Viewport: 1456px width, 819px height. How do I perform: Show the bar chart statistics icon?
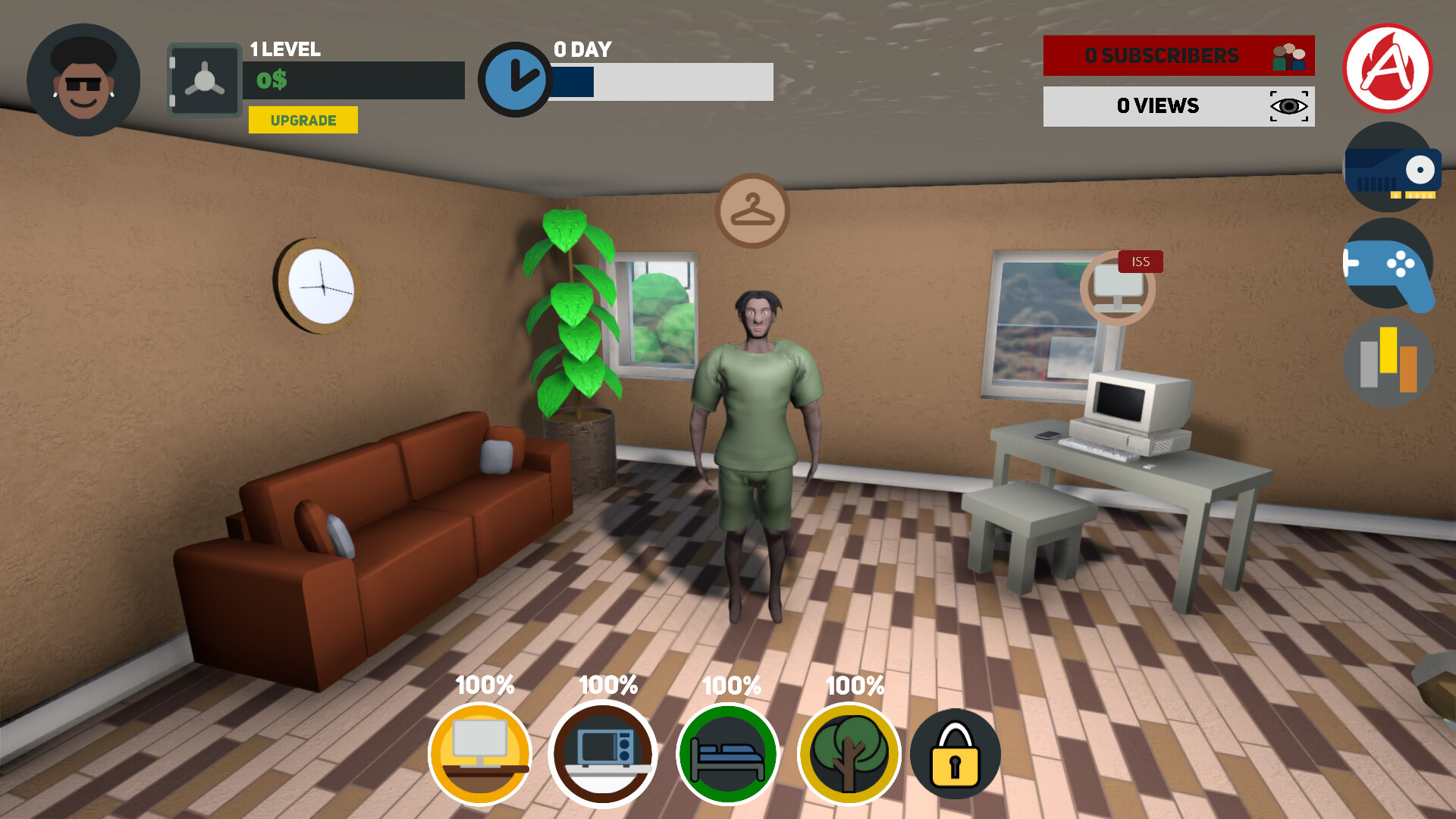coord(1389,362)
